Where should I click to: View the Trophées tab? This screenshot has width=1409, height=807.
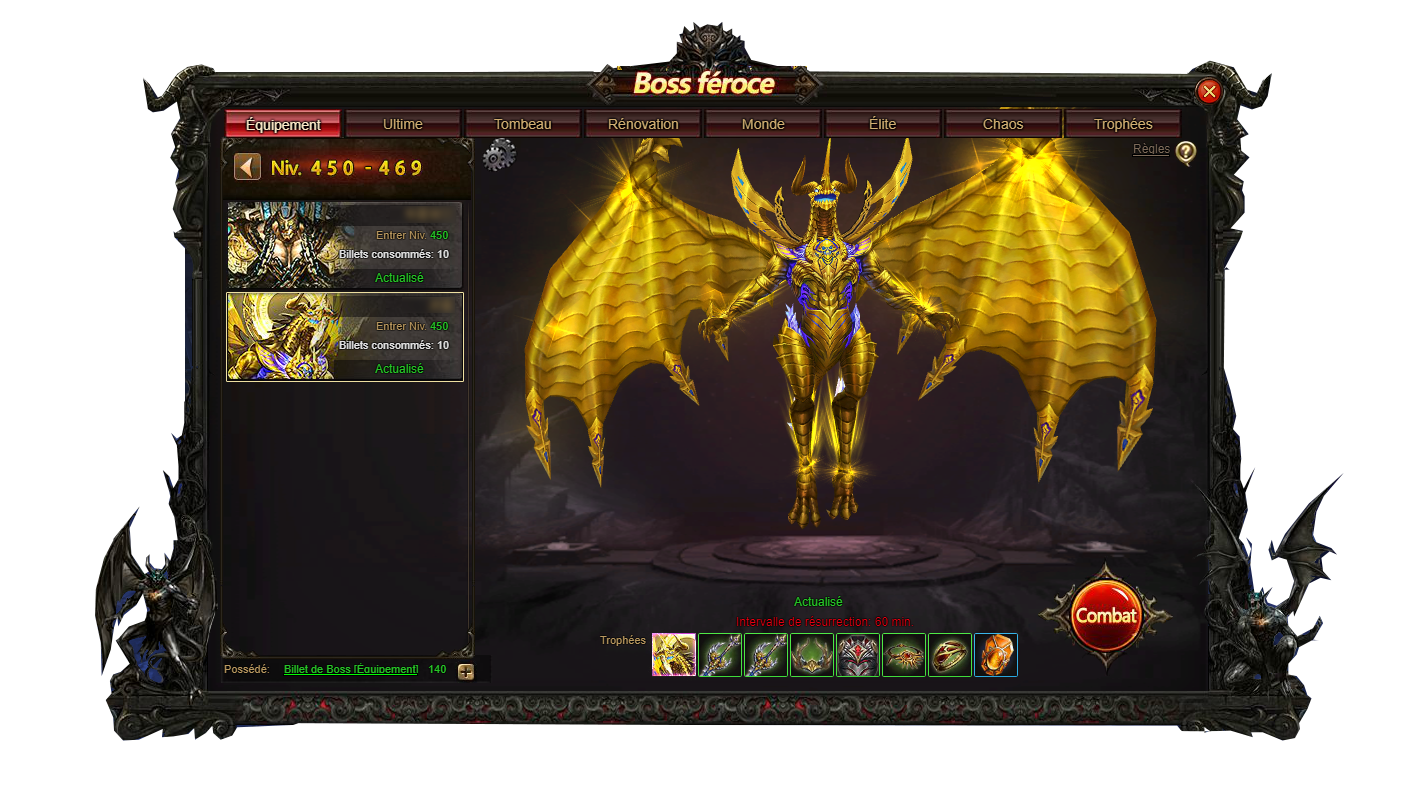click(1123, 125)
